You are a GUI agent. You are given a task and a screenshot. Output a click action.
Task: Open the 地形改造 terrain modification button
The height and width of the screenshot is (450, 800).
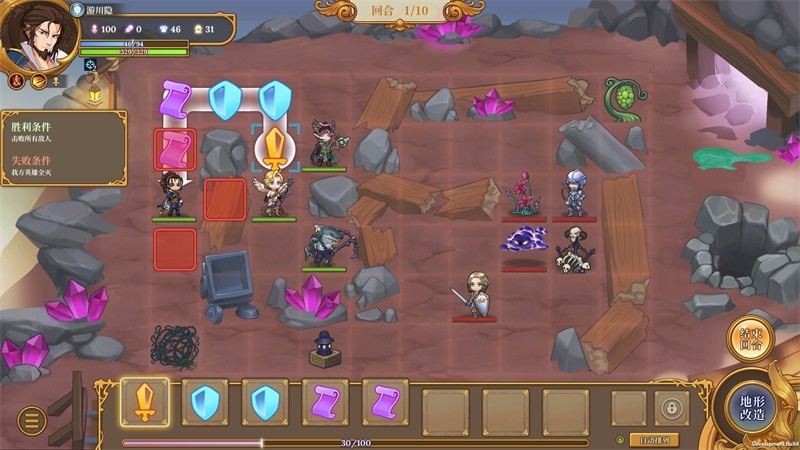(752, 406)
